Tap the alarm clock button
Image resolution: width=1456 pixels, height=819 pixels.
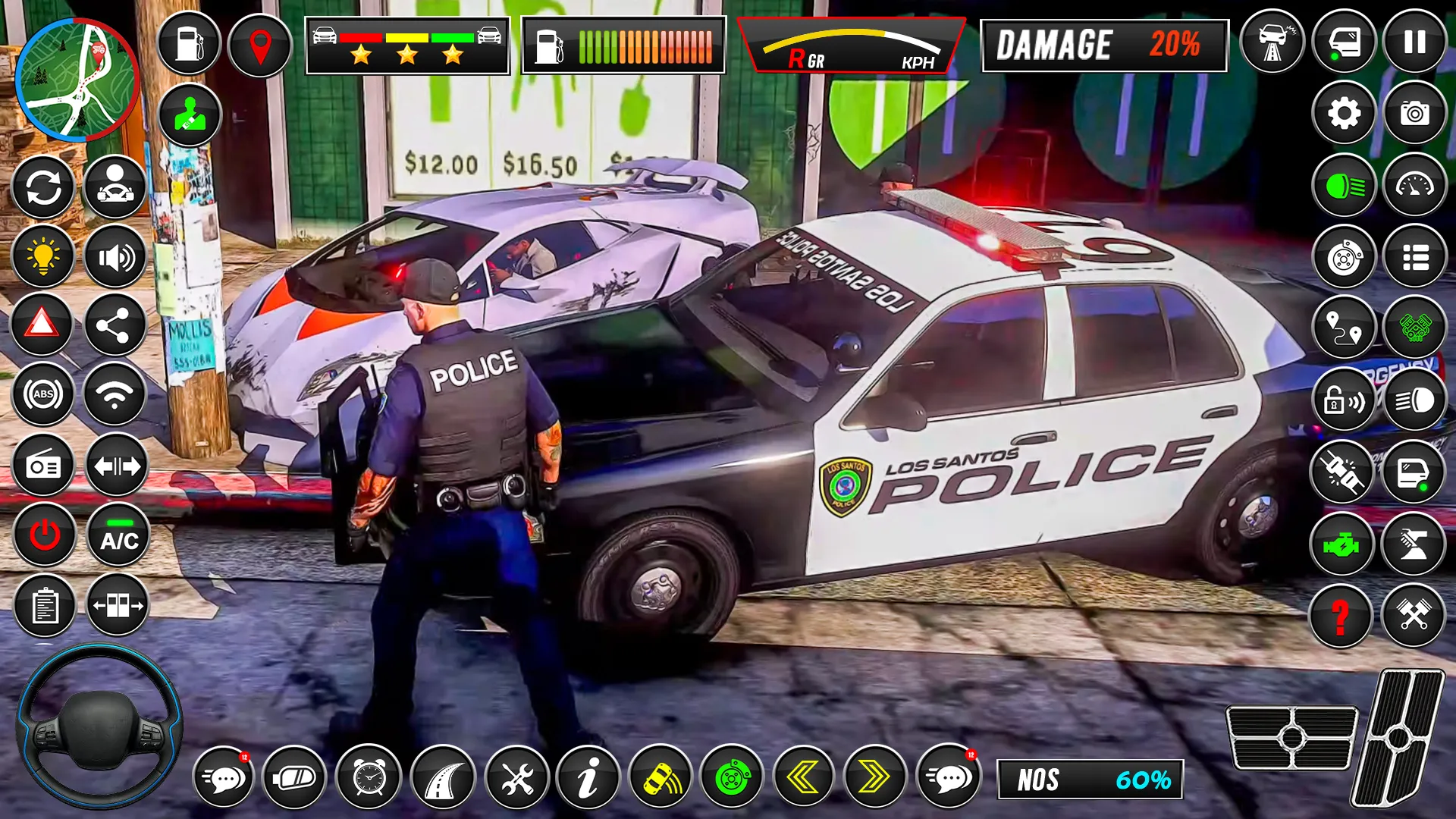coord(369,777)
